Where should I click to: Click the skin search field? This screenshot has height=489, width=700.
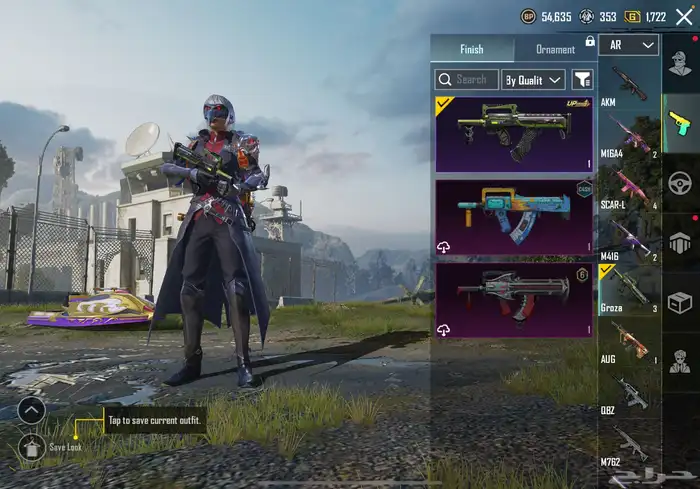point(466,79)
